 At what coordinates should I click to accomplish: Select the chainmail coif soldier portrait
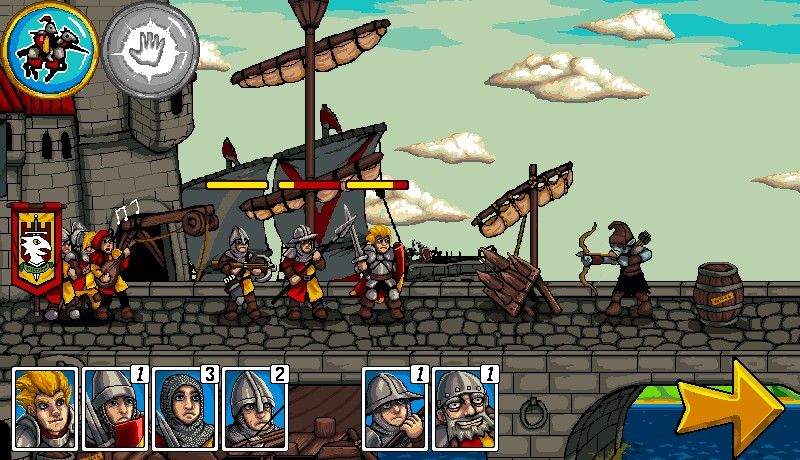(183, 408)
